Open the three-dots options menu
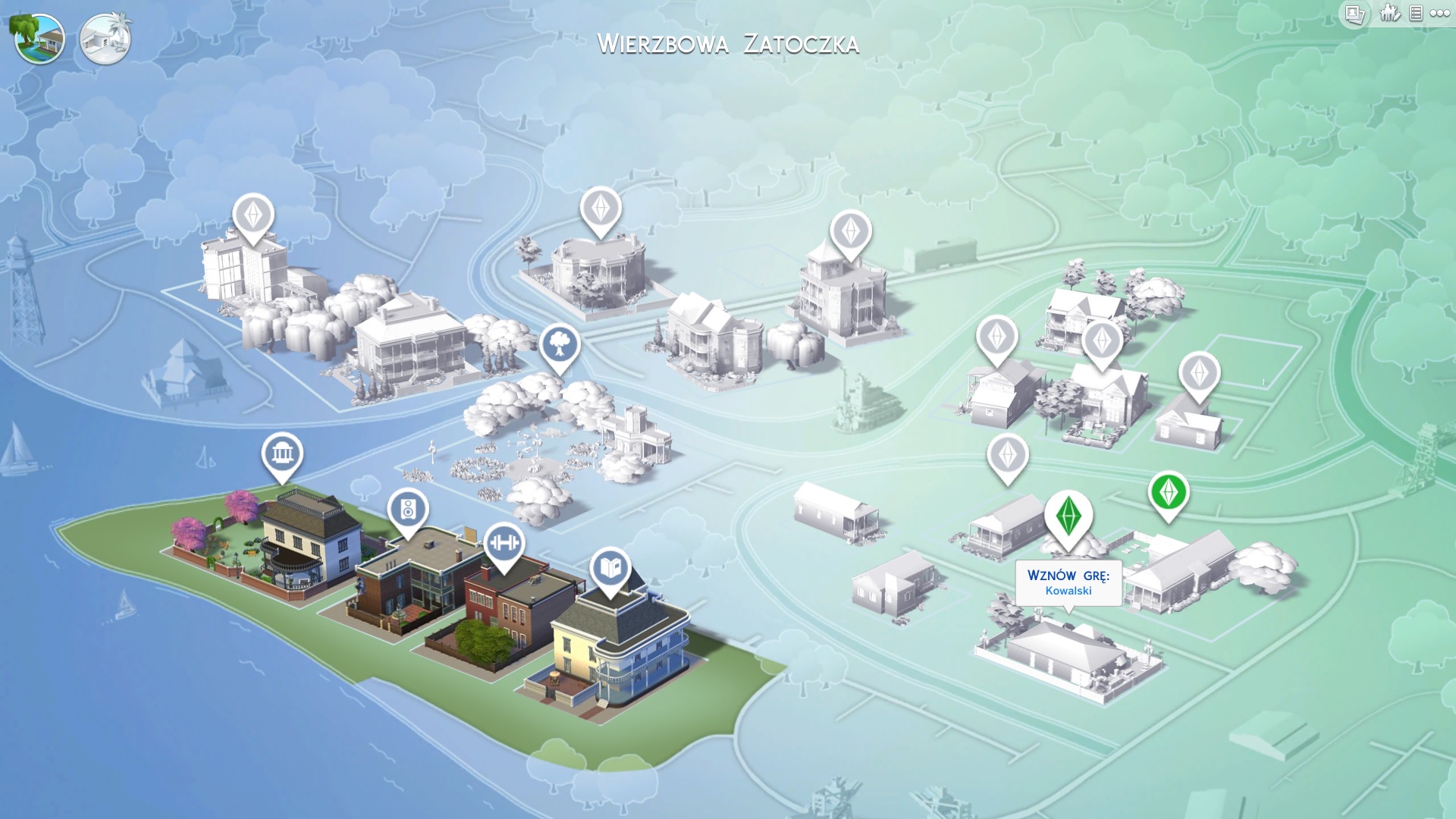This screenshot has width=1456, height=819. tap(1440, 13)
